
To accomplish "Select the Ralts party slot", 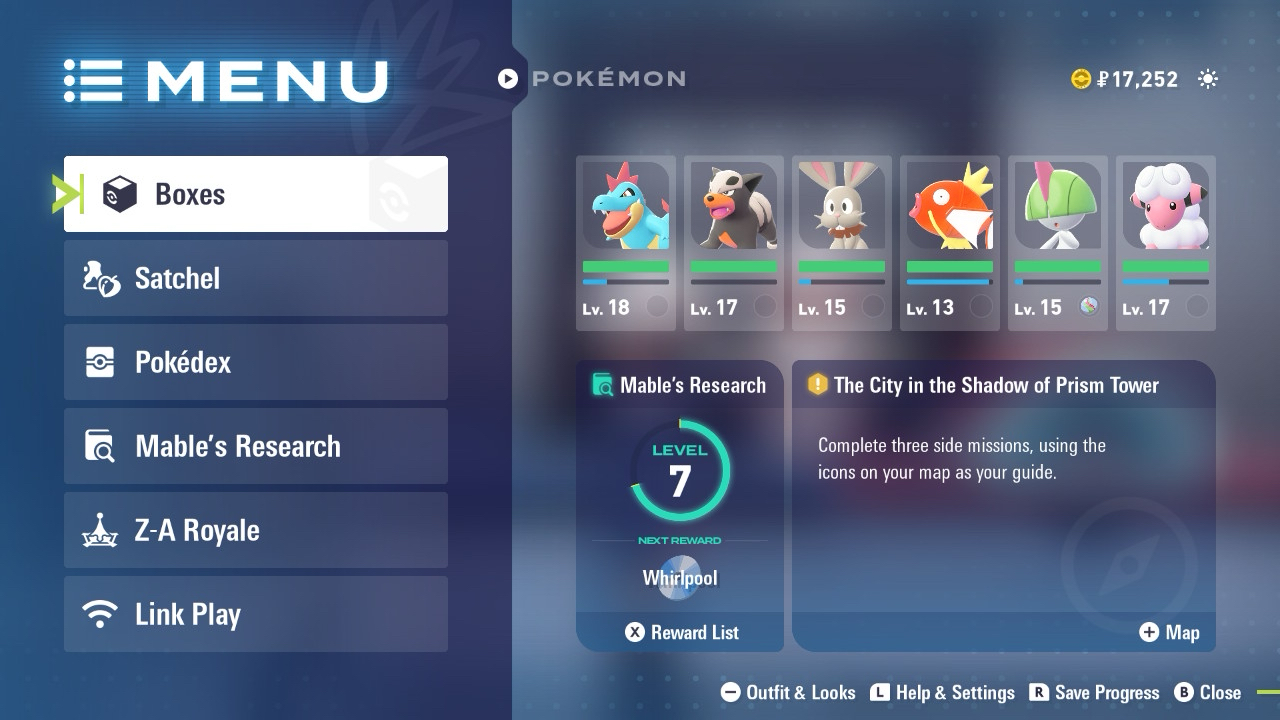I will tap(1058, 243).
